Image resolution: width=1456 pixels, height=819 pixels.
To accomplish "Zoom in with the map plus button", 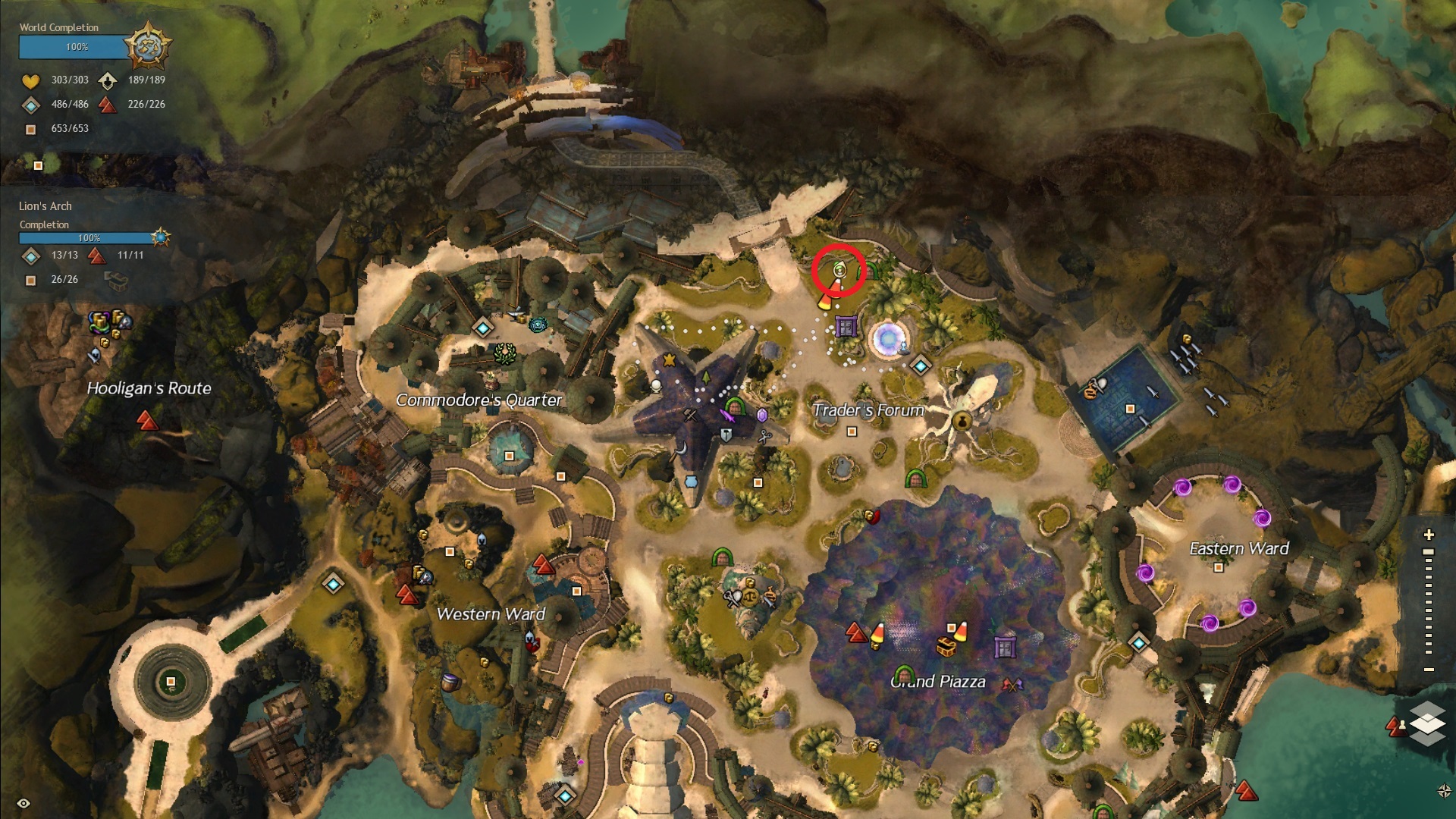I will 1429,535.
